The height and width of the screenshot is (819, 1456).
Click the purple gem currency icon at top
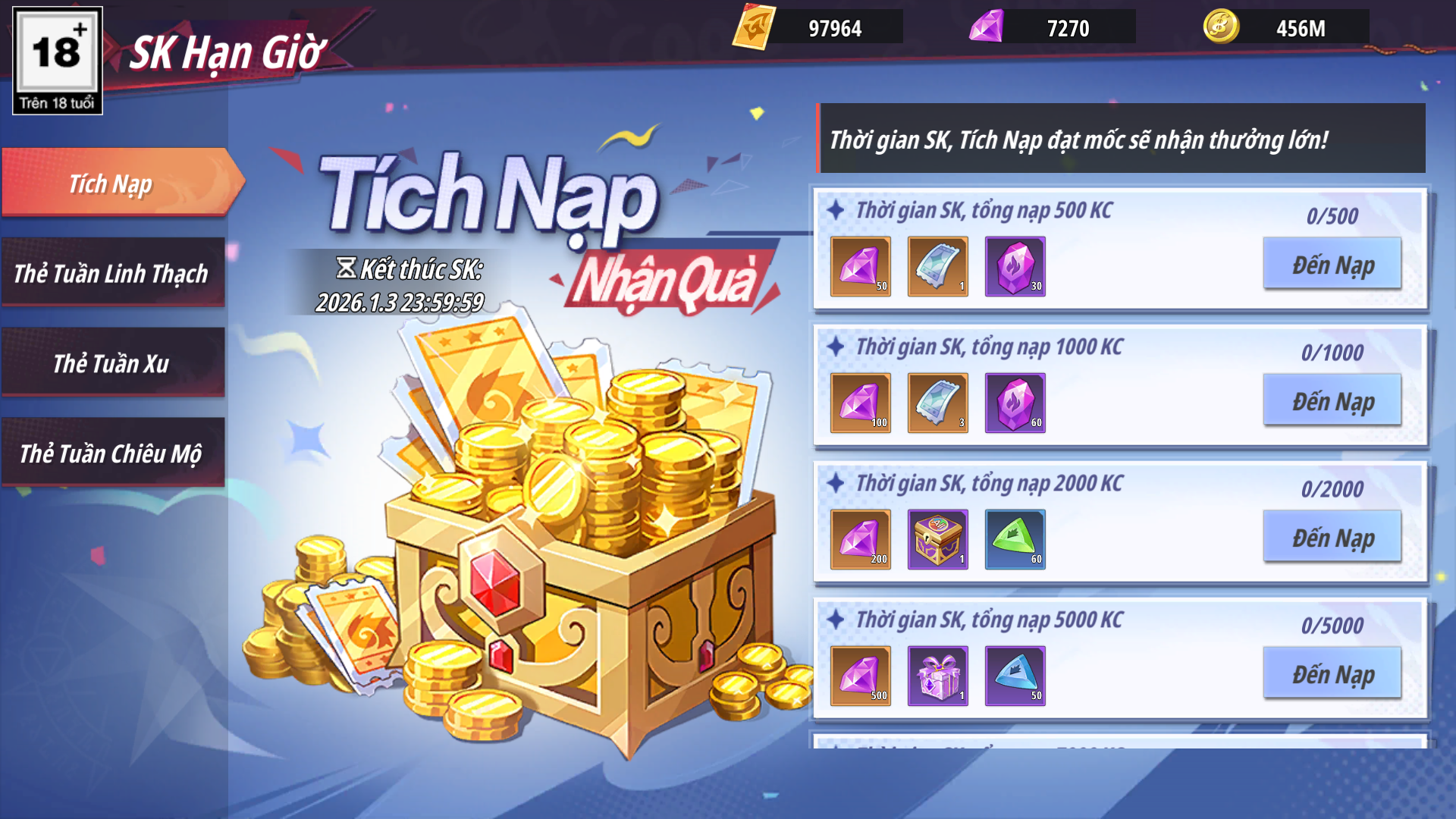987,27
